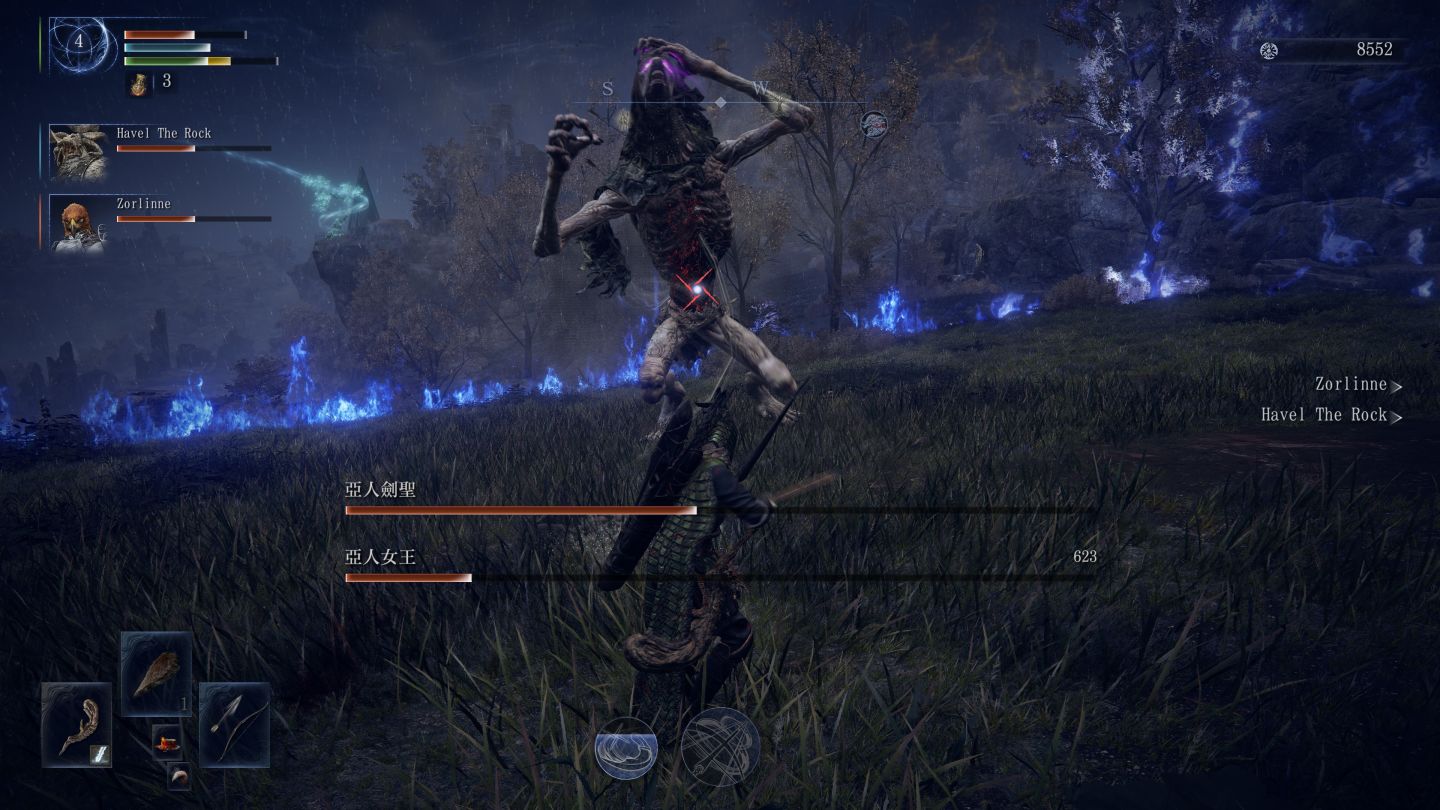Click the small white fang icon
This screenshot has width=1440, height=810.
pyautogui.click(x=178, y=775)
